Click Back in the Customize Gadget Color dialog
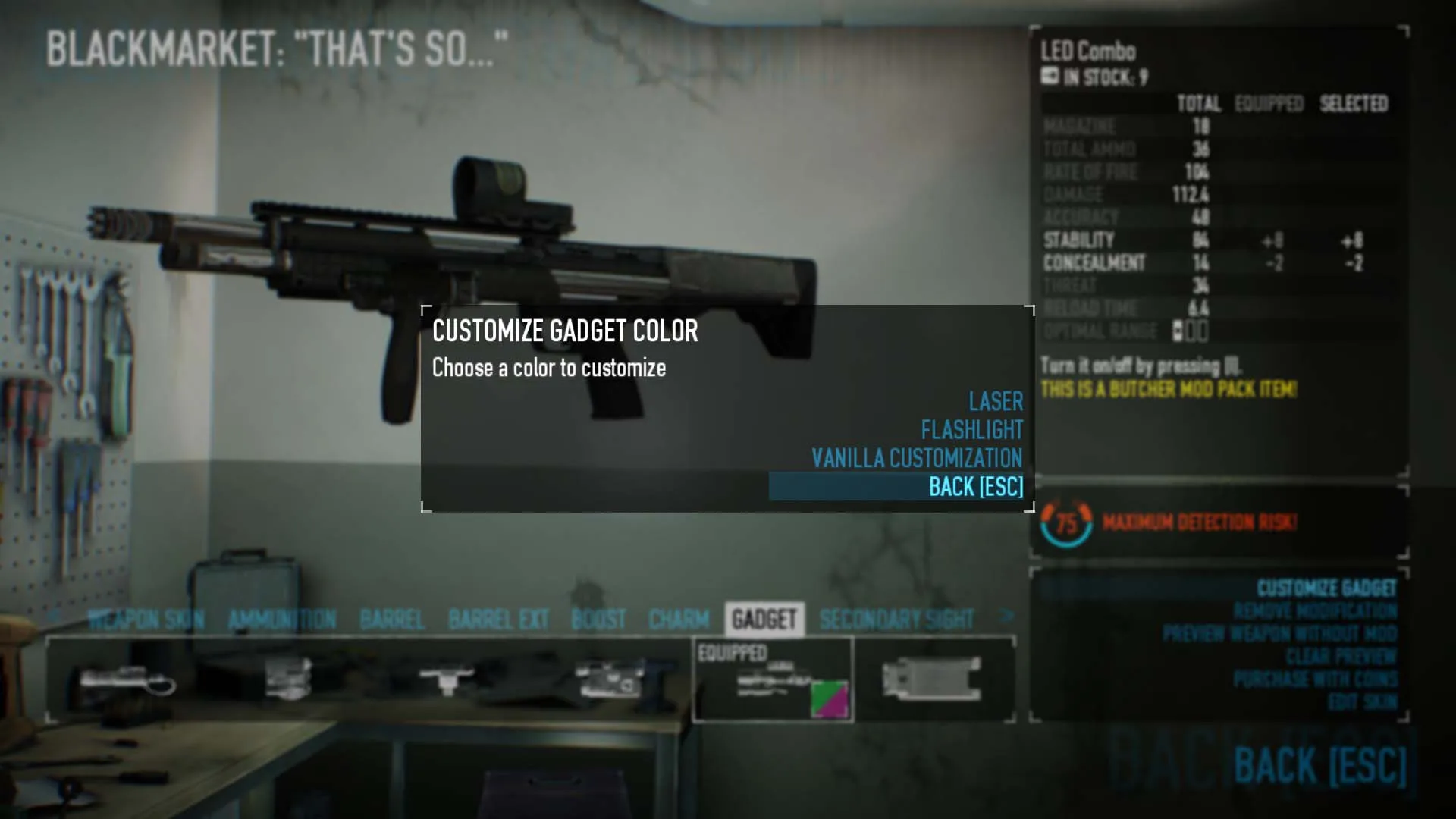Screen dimensions: 1456x819 pos(975,487)
